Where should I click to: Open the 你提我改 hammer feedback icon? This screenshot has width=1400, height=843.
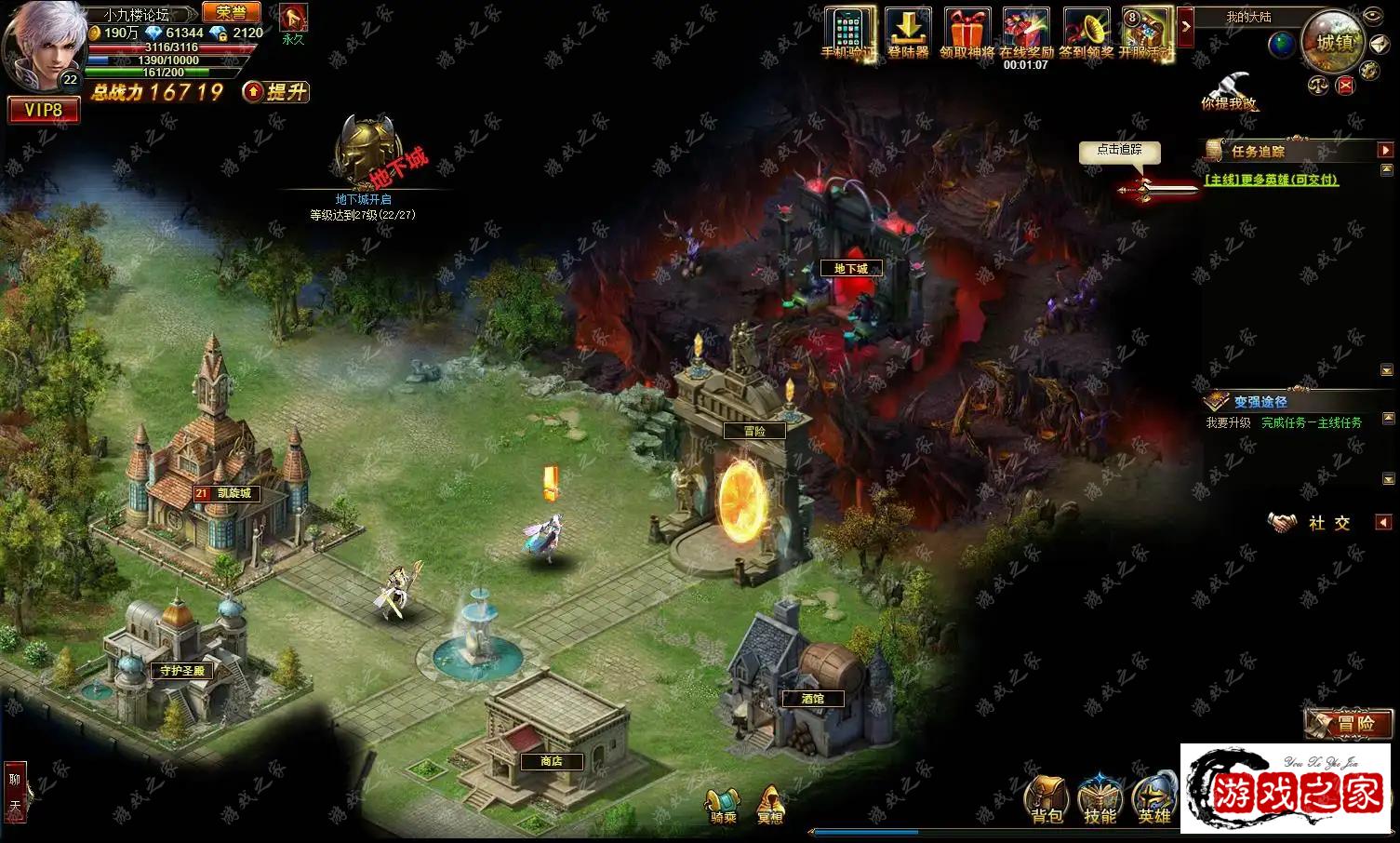tap(1228, 90)
